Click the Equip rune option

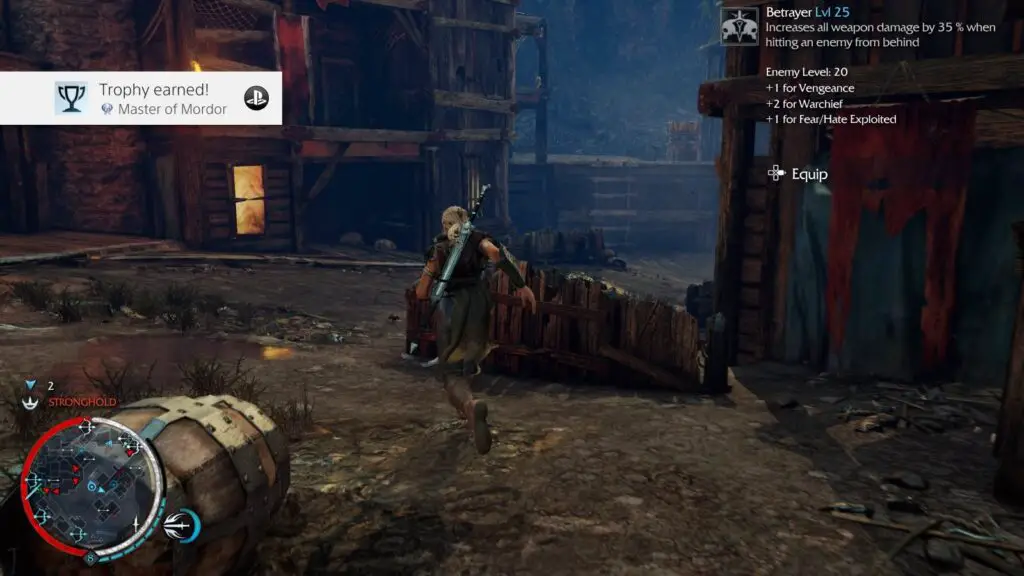click(798, 174)
